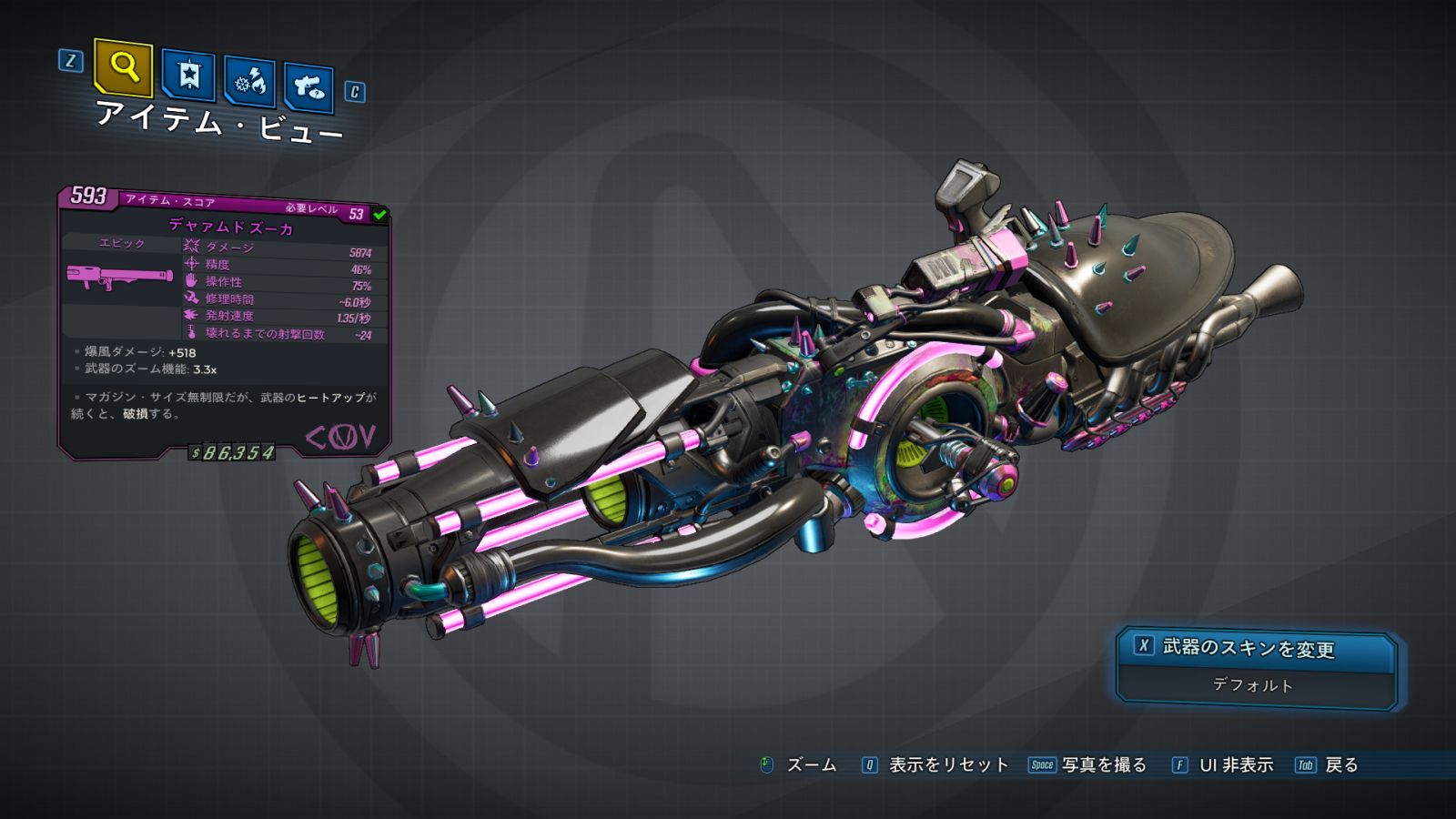Hide the UI with UI 非表示
The width and height of the screenshot is (1456, 819).
point(1235,765)
